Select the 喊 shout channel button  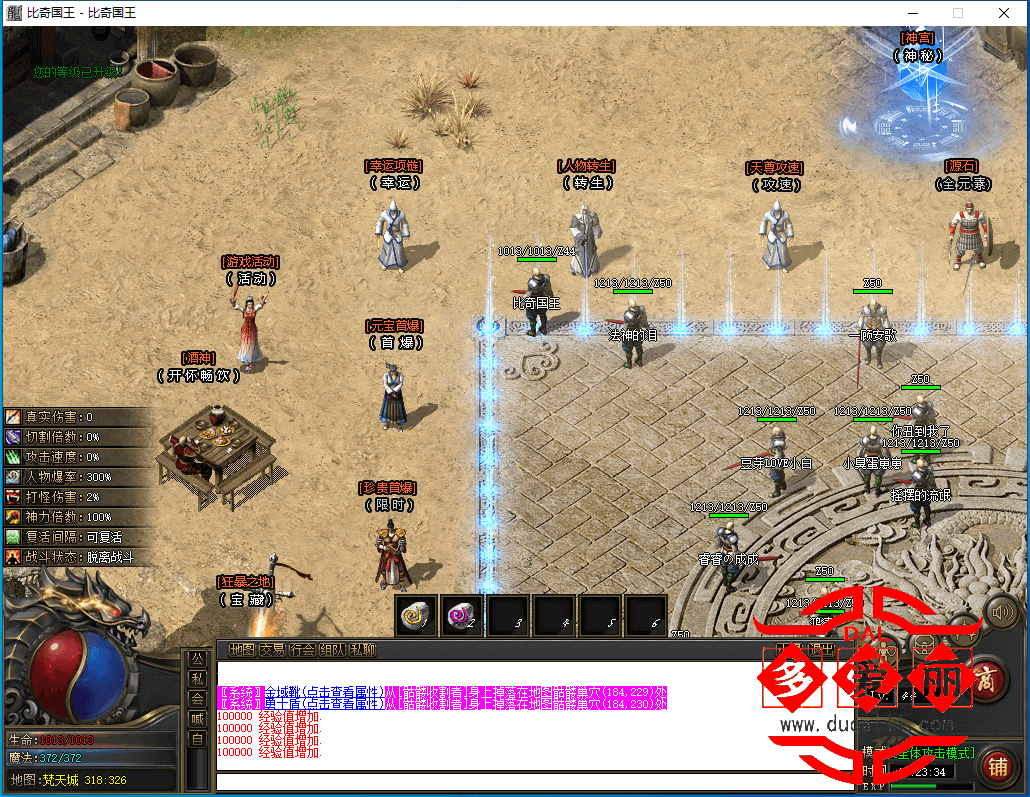(197, 719)
